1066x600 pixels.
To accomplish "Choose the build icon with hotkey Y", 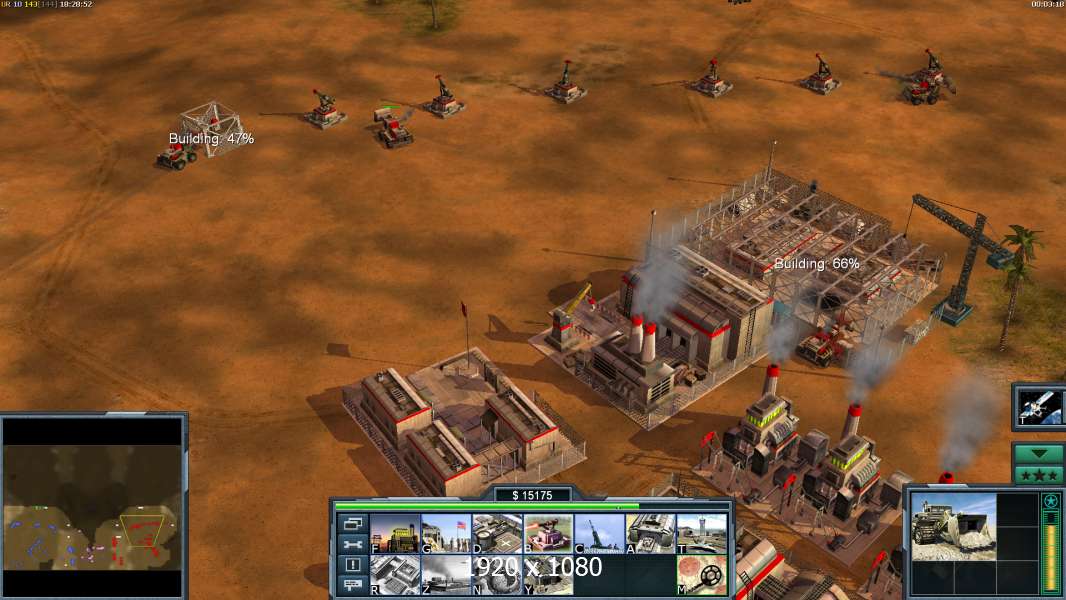I will coord(548,575).
